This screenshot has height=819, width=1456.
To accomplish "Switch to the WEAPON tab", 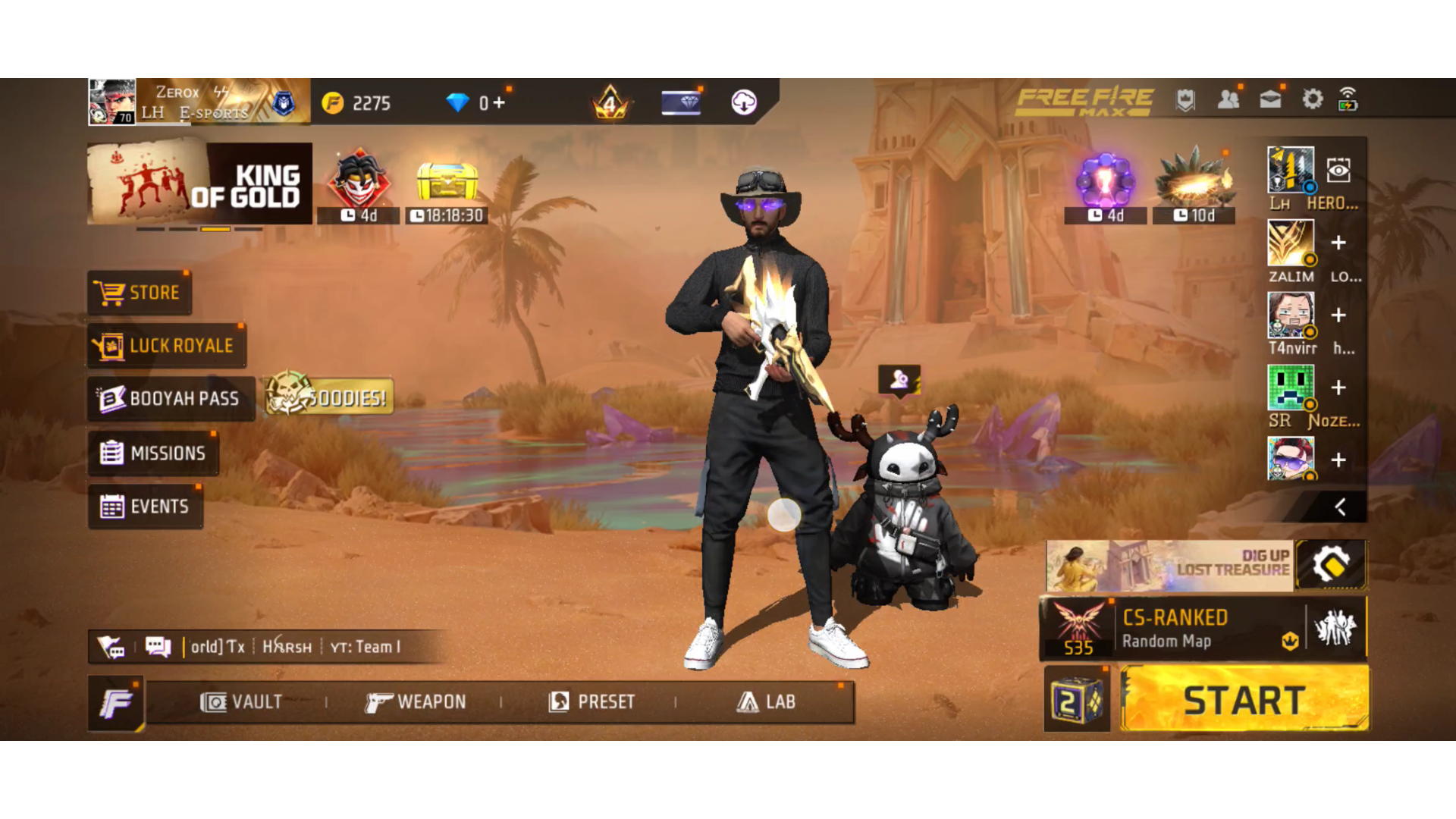I will tap(416, 702).
